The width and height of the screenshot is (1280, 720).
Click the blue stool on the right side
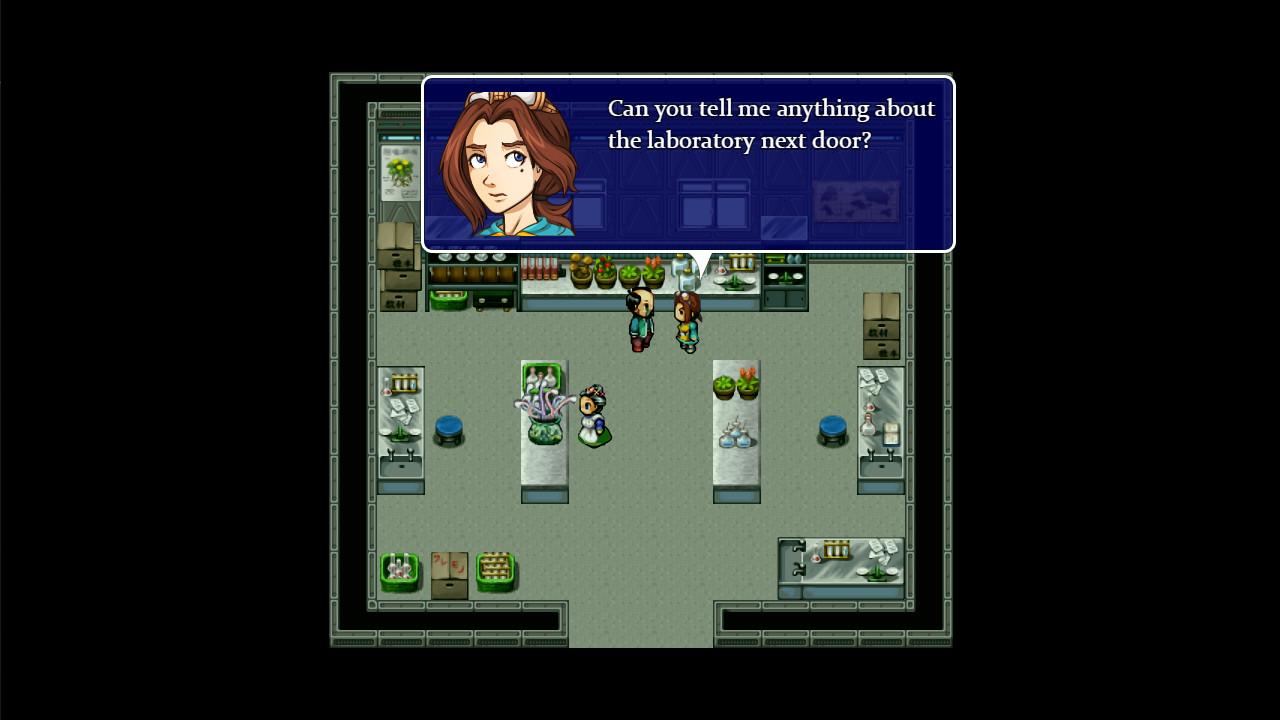pyautogui.click(x=833, y=428)
